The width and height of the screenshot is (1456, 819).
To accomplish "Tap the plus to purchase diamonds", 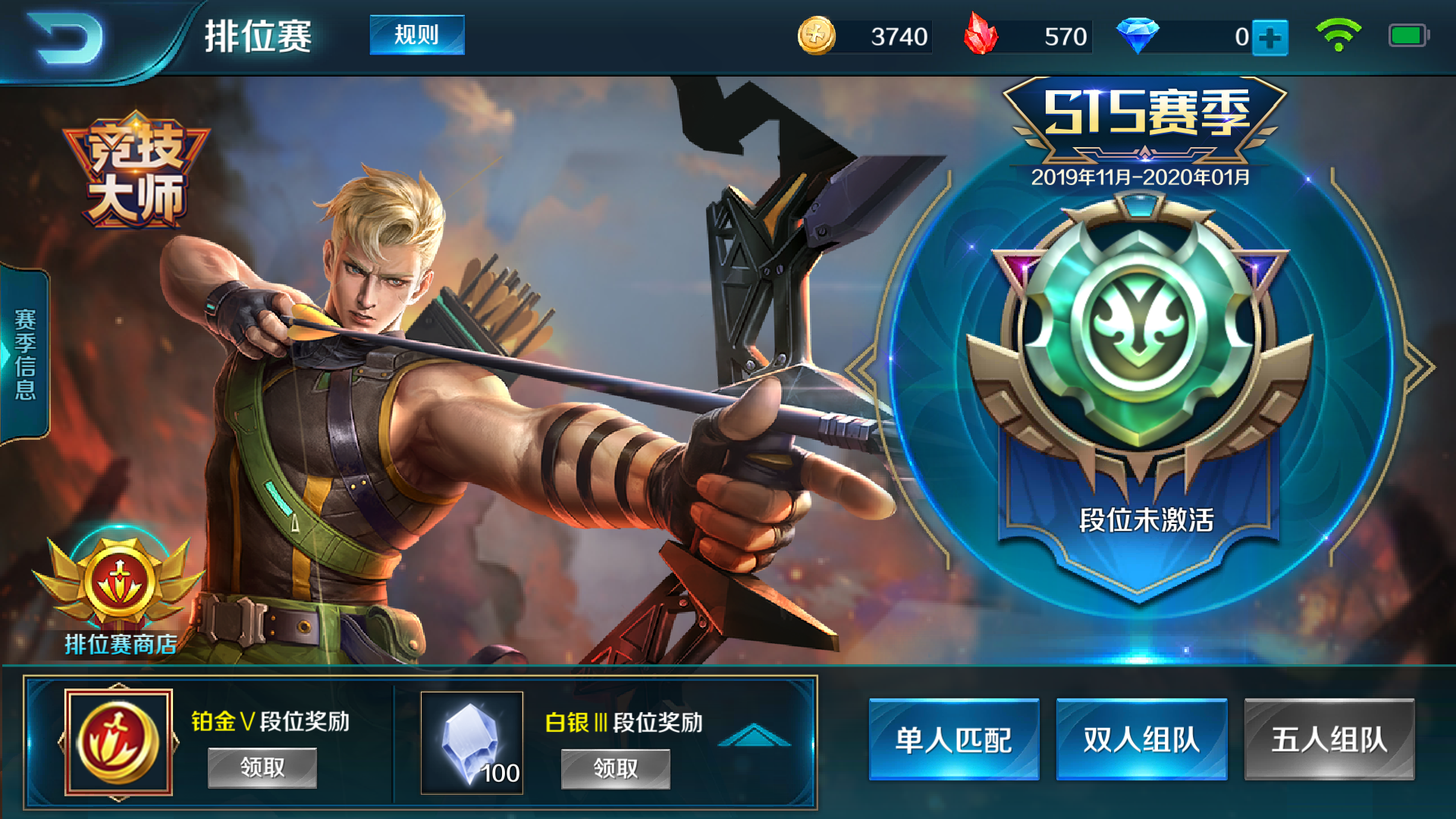I will pyautogui.click(x=1271, y=34).
